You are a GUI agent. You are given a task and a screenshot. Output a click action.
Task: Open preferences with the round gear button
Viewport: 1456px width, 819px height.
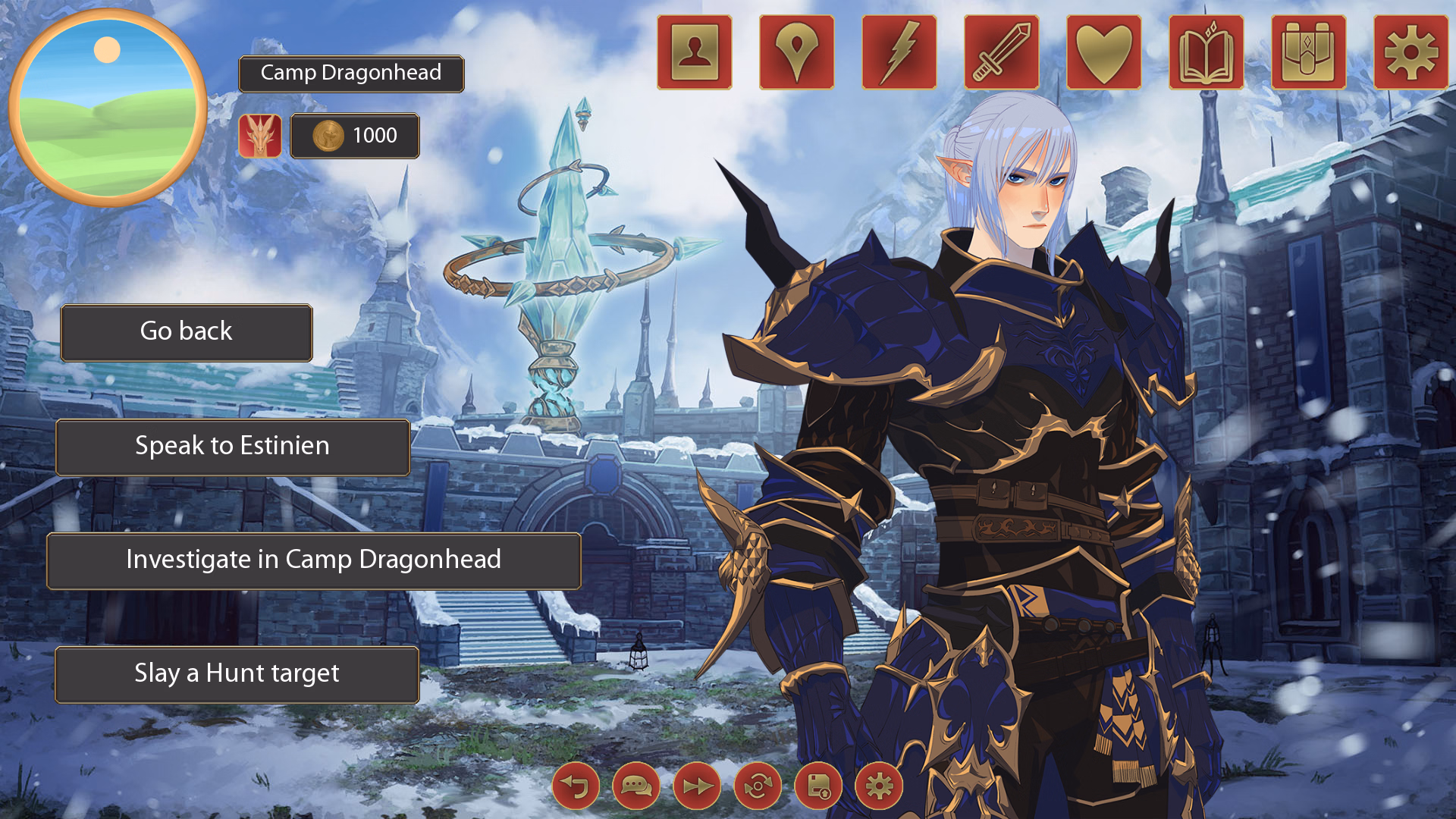pyautogui.click(x=879, y=786)
